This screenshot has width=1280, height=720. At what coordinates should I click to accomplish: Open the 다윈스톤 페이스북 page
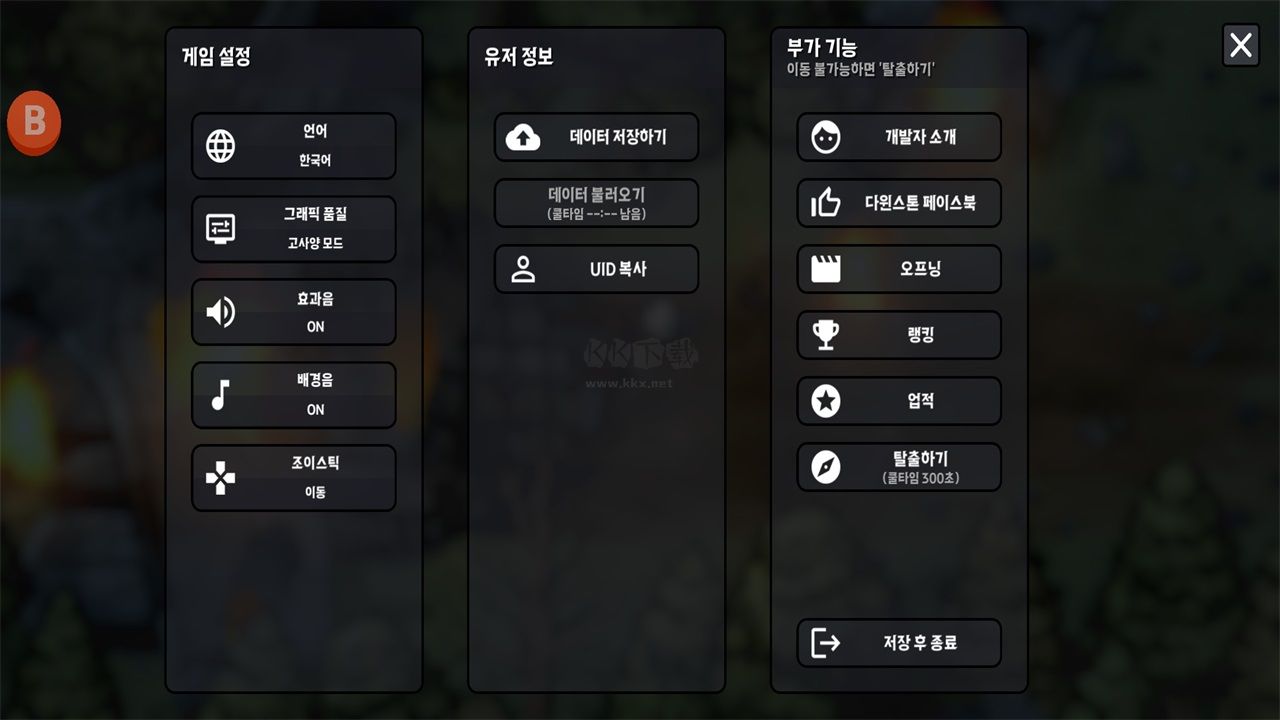coord(899,202)
